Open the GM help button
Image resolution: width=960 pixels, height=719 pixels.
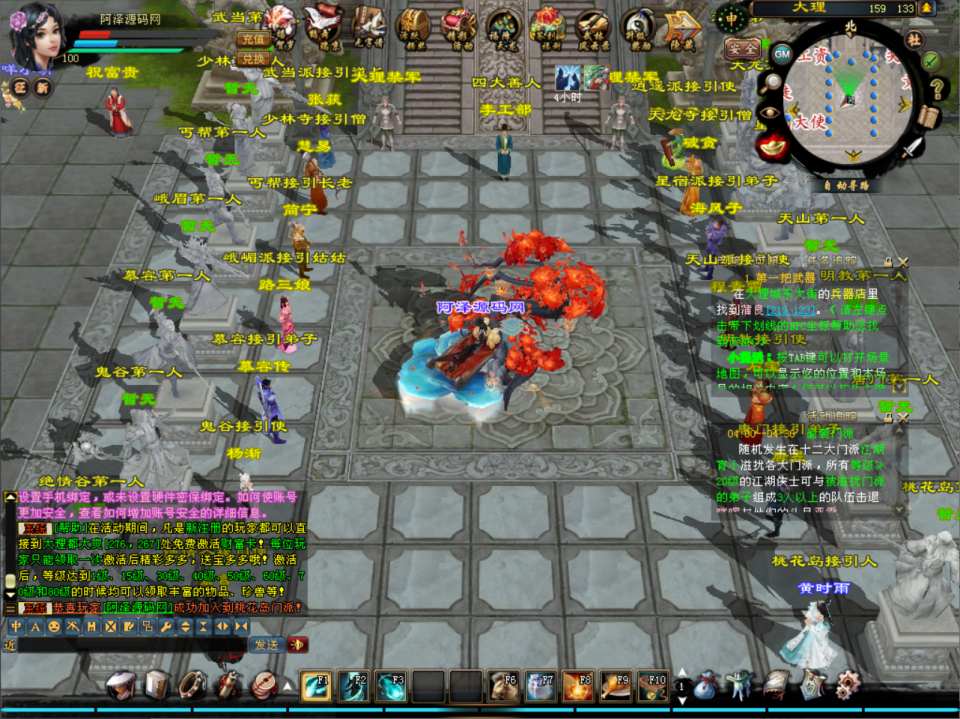[x=782, y=53]
